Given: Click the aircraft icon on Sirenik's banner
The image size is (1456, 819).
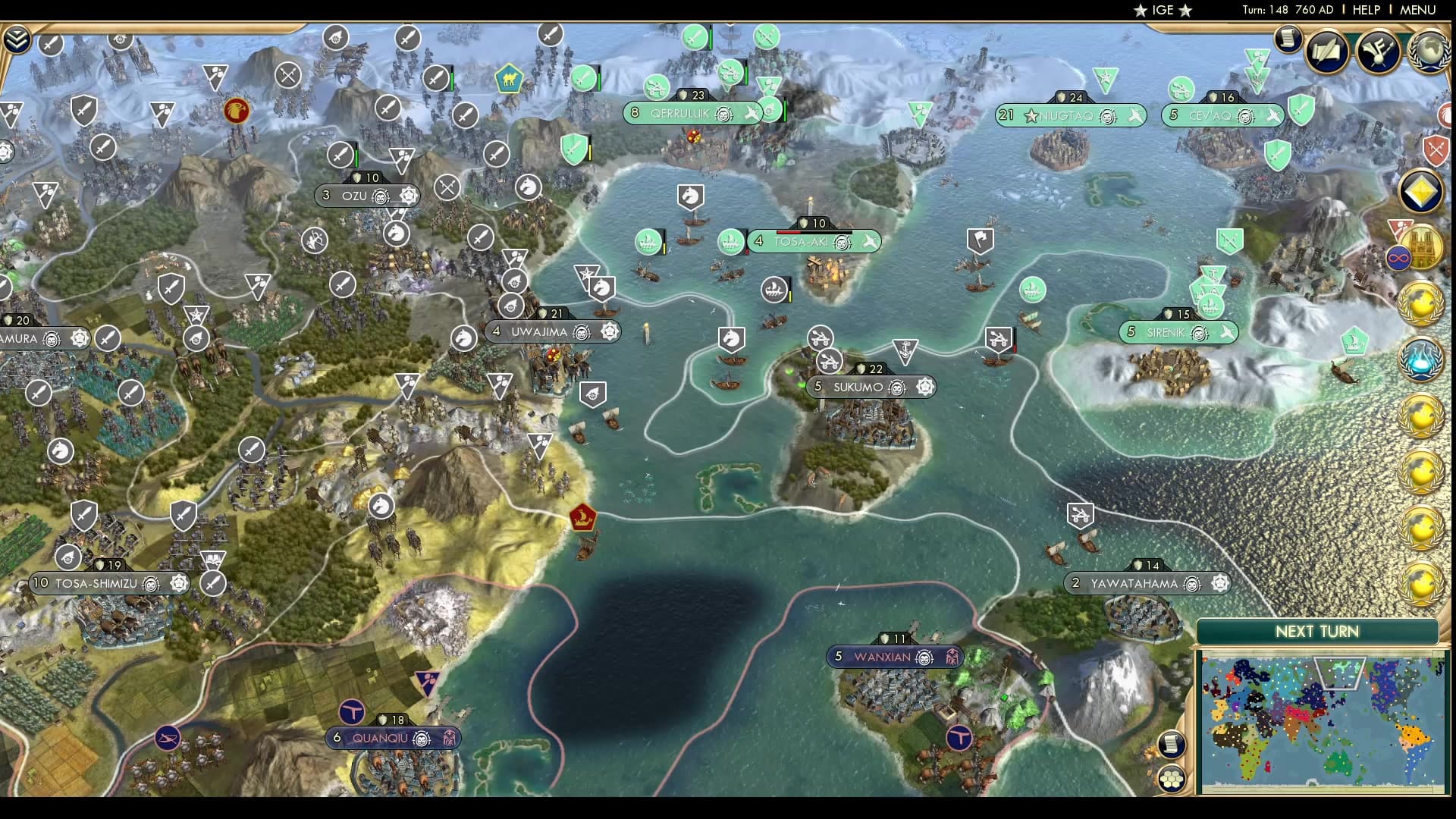Looking at the screenshot, I should [1226, 331].
